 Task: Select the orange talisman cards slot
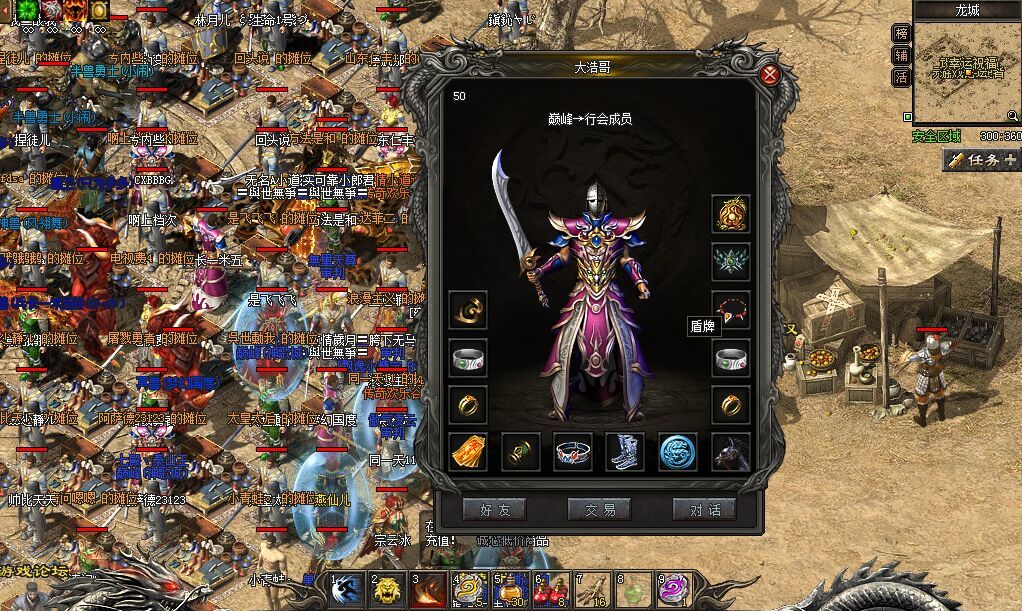coord(468,452)
